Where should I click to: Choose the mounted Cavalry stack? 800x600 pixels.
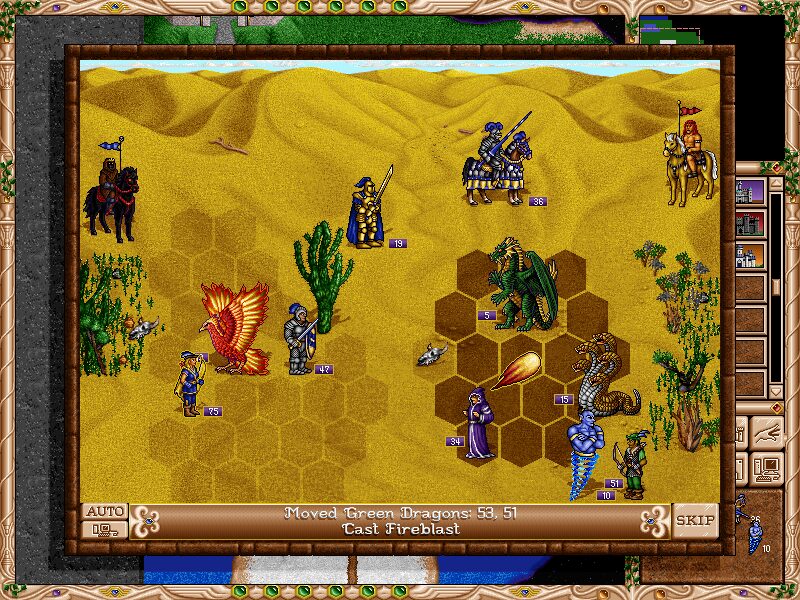[x=499, y=164]
